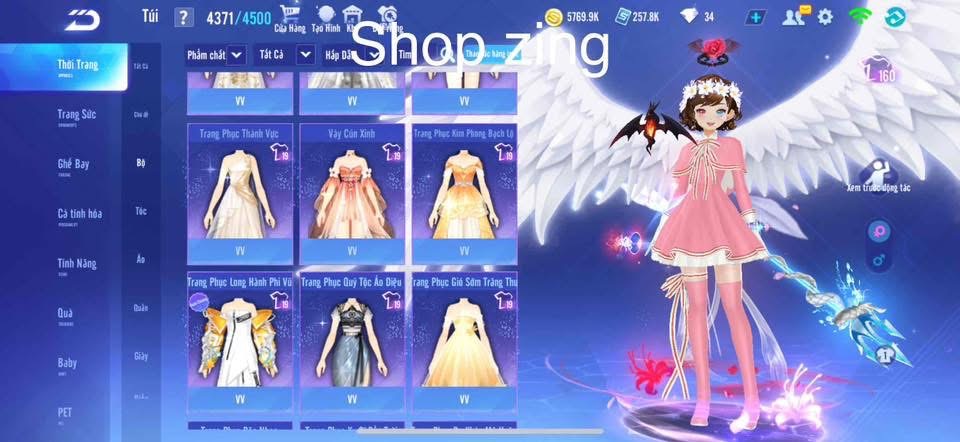The height and width of the screenshot is (442, 960).
Task: Filter by Tóc subcategory
Action: [141, 211]
